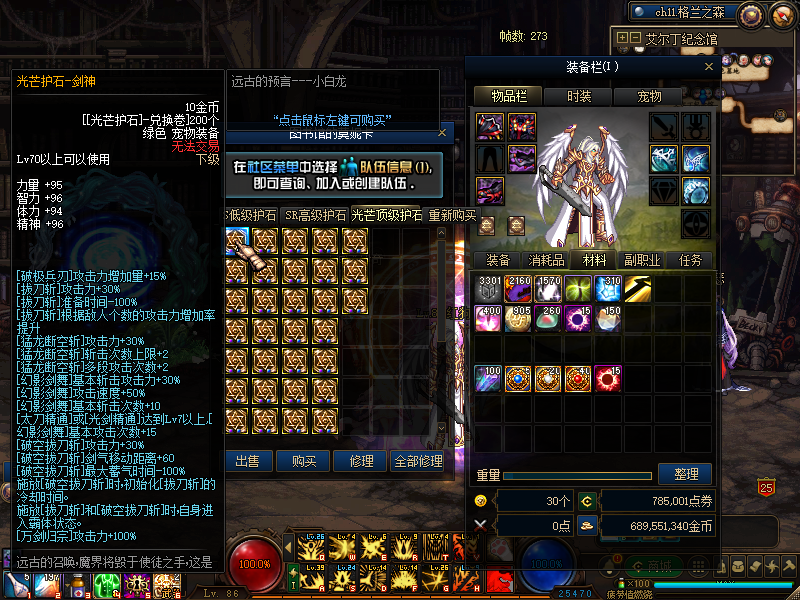Open the 宠物 (pet) tab
The height and width of the screenshot is (600, 800).
(651, 96)
